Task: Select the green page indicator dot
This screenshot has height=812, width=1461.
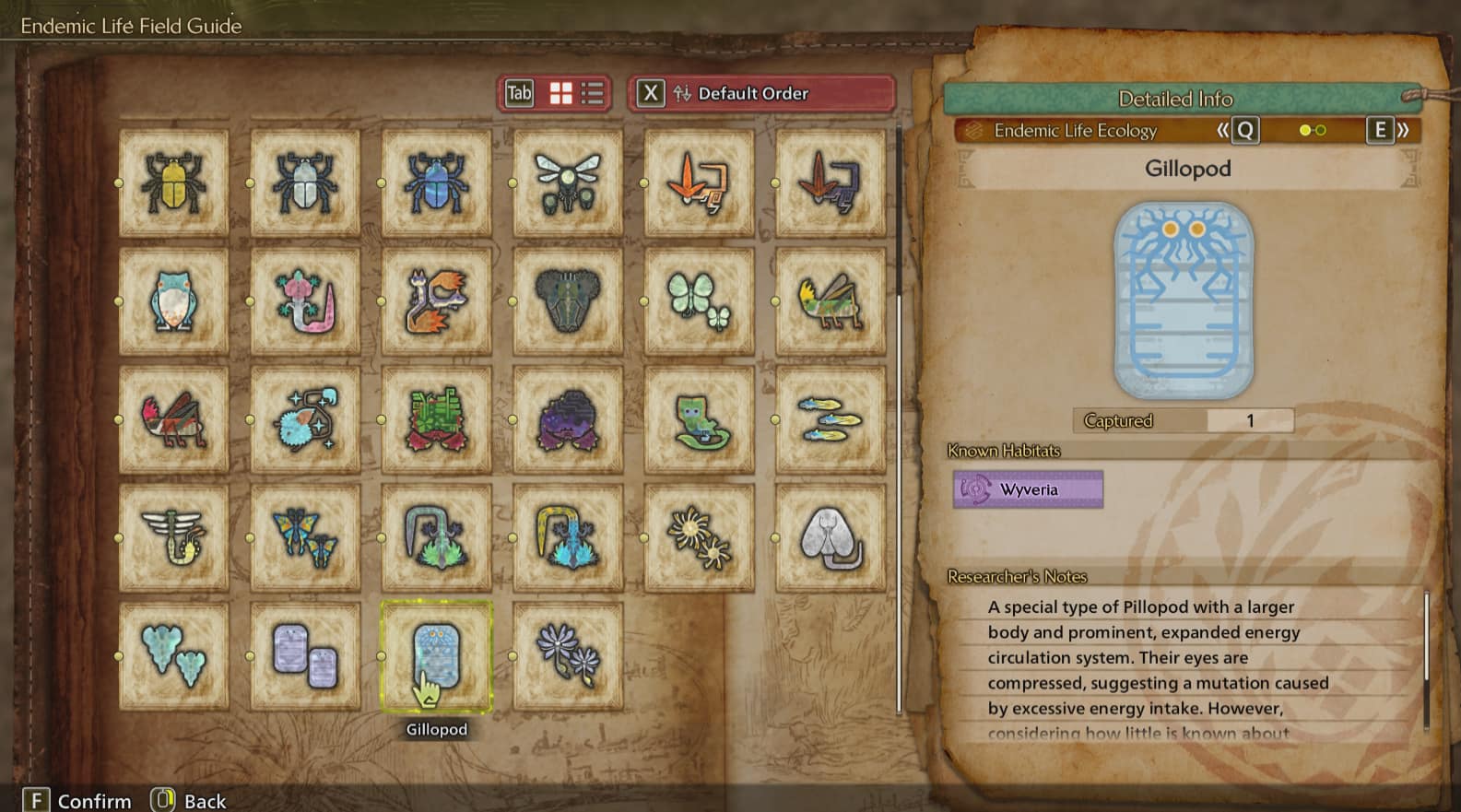Action: 1321,131
